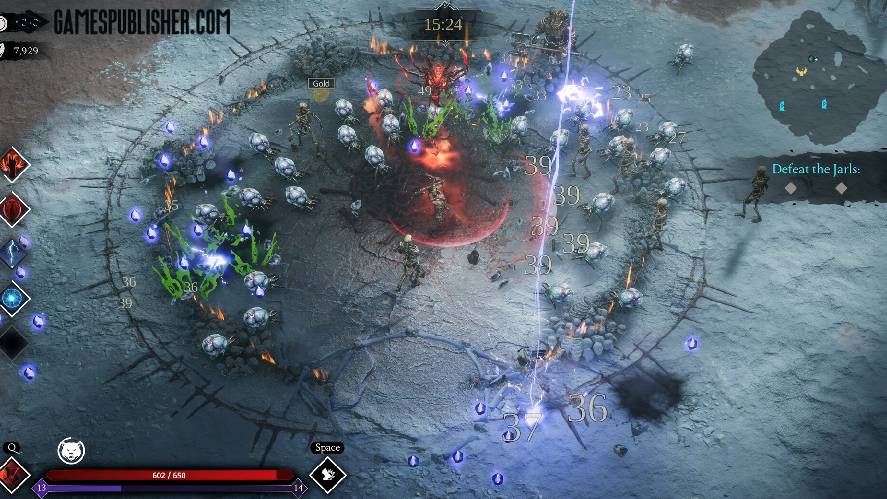
Task: Select the red hooded figure ability icon
Action: coord(14,209)
